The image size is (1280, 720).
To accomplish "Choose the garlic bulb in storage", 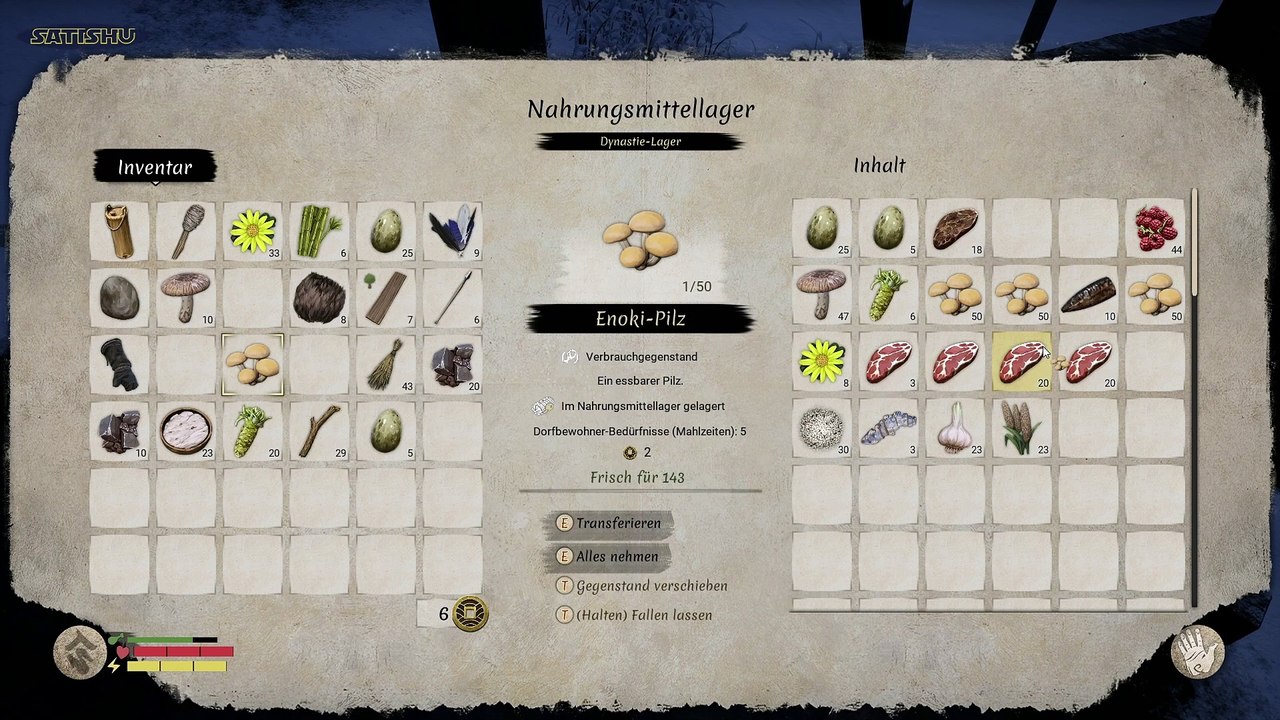I will (954, 428).
